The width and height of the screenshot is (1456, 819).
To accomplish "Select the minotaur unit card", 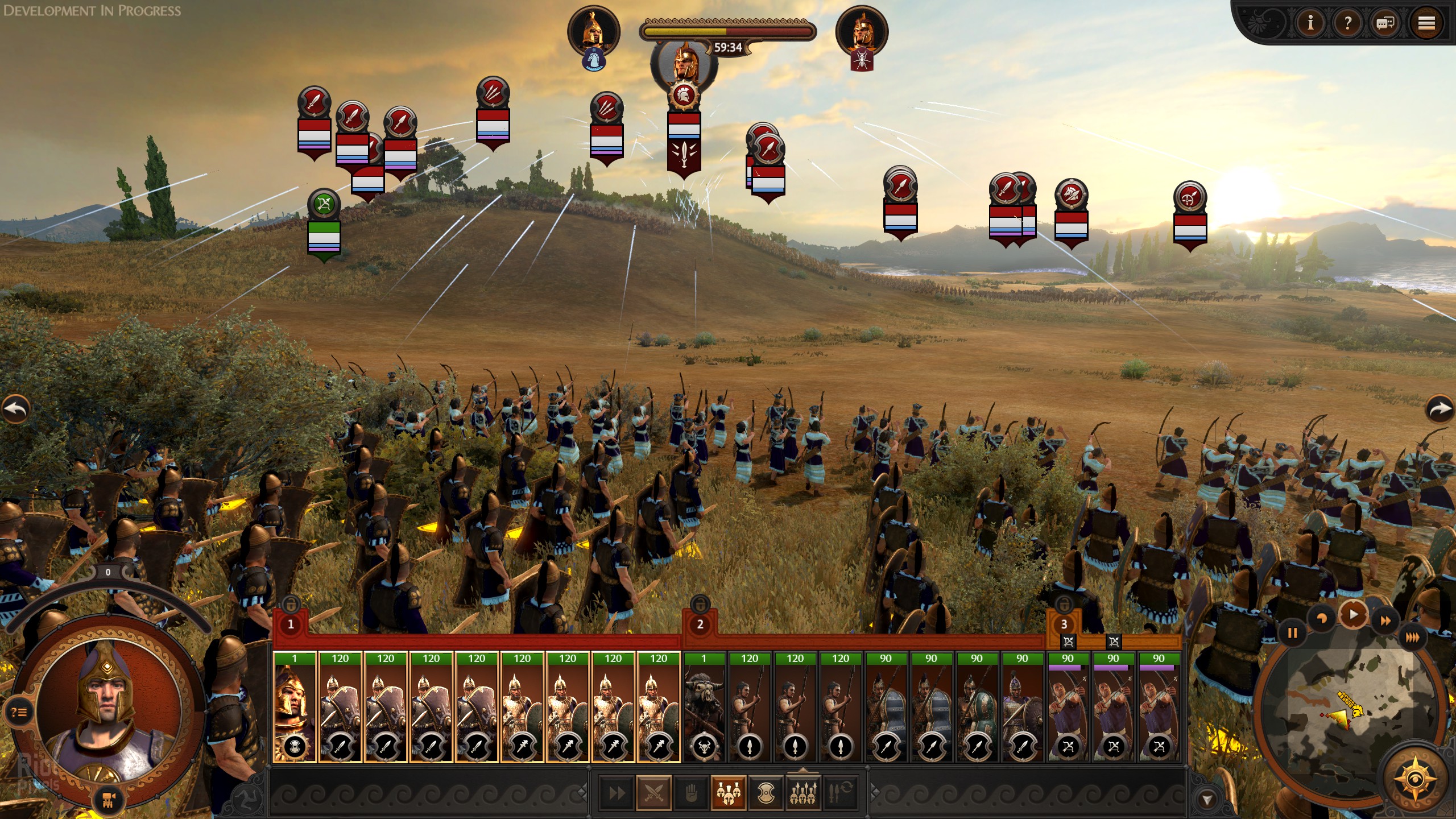I will point(704,708).
